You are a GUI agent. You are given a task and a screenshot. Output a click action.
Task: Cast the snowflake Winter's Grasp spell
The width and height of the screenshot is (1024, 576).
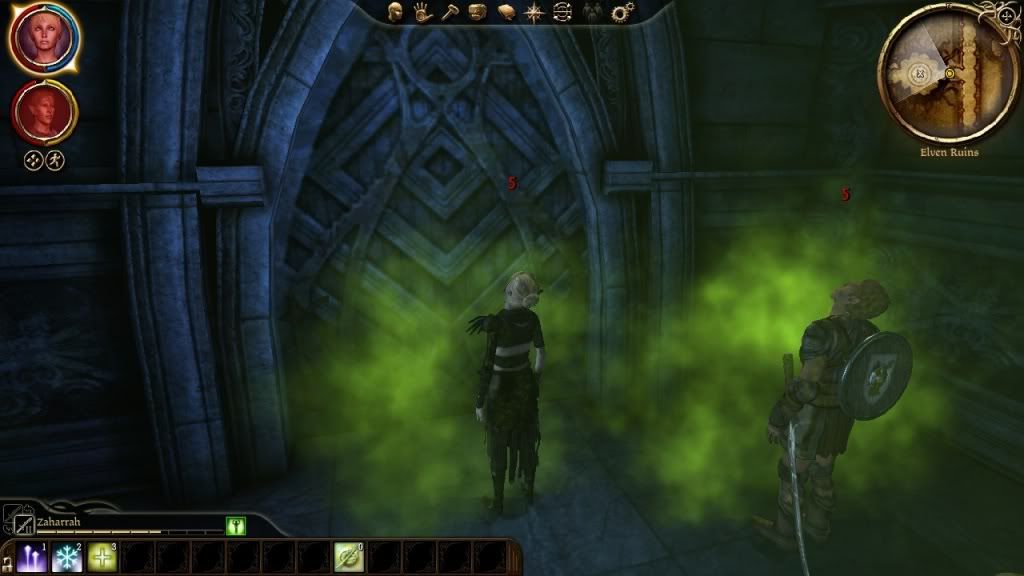[67, 558]
